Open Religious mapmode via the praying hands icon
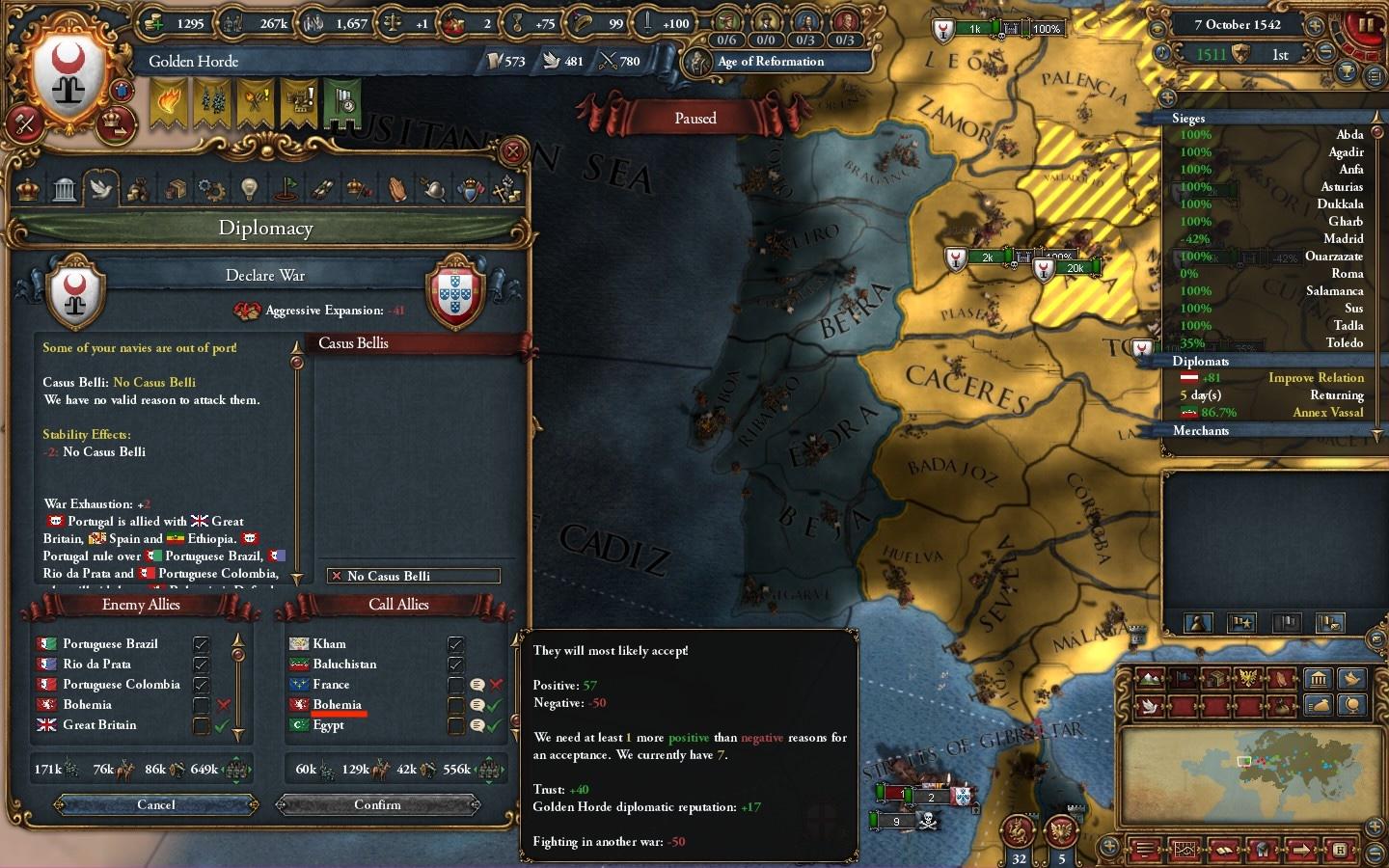Image resolution: width=1389 pixels, height=868 pixels. point(1280,678)
